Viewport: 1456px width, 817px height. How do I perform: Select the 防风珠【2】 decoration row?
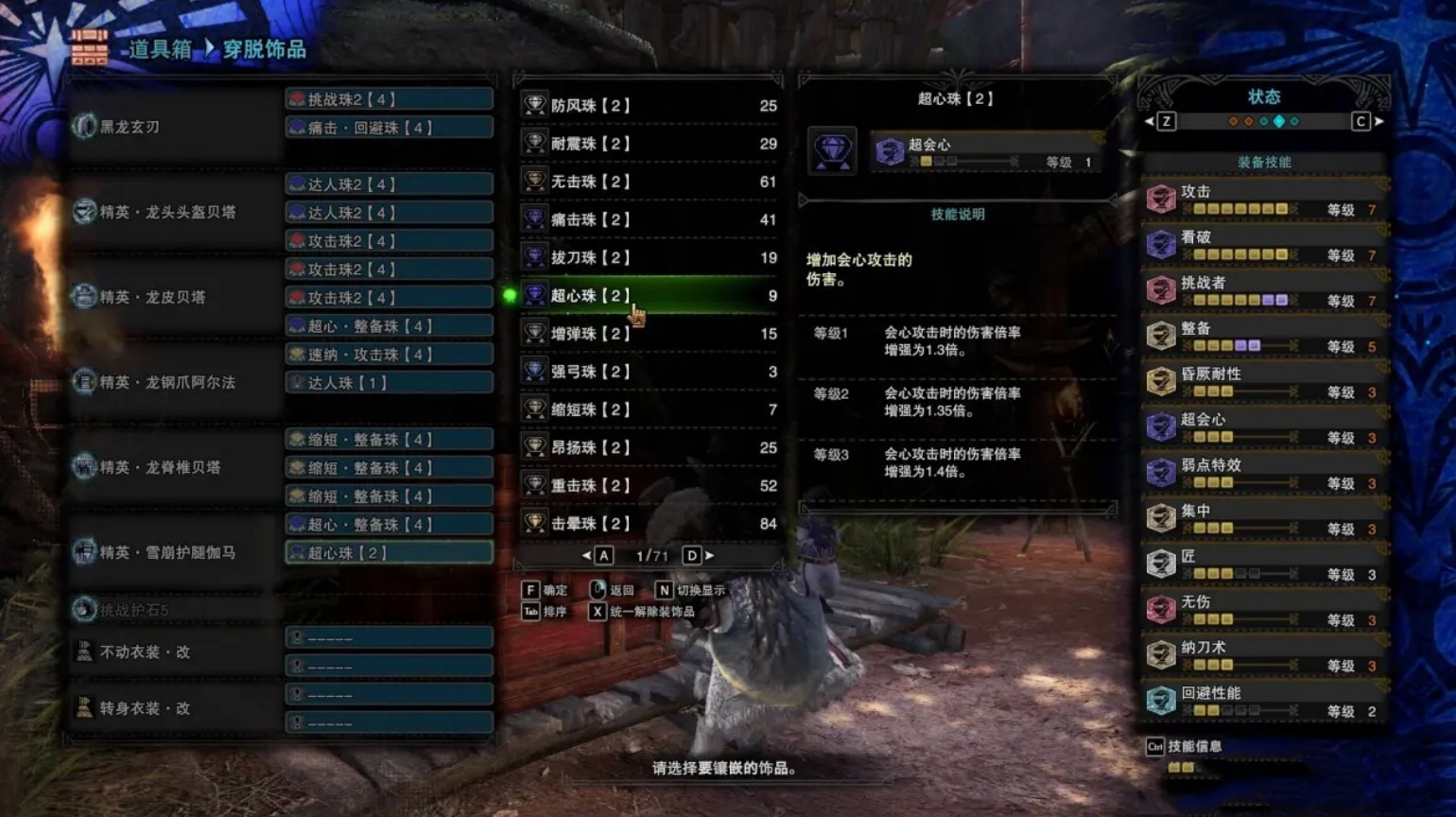(x=649, y=106)
